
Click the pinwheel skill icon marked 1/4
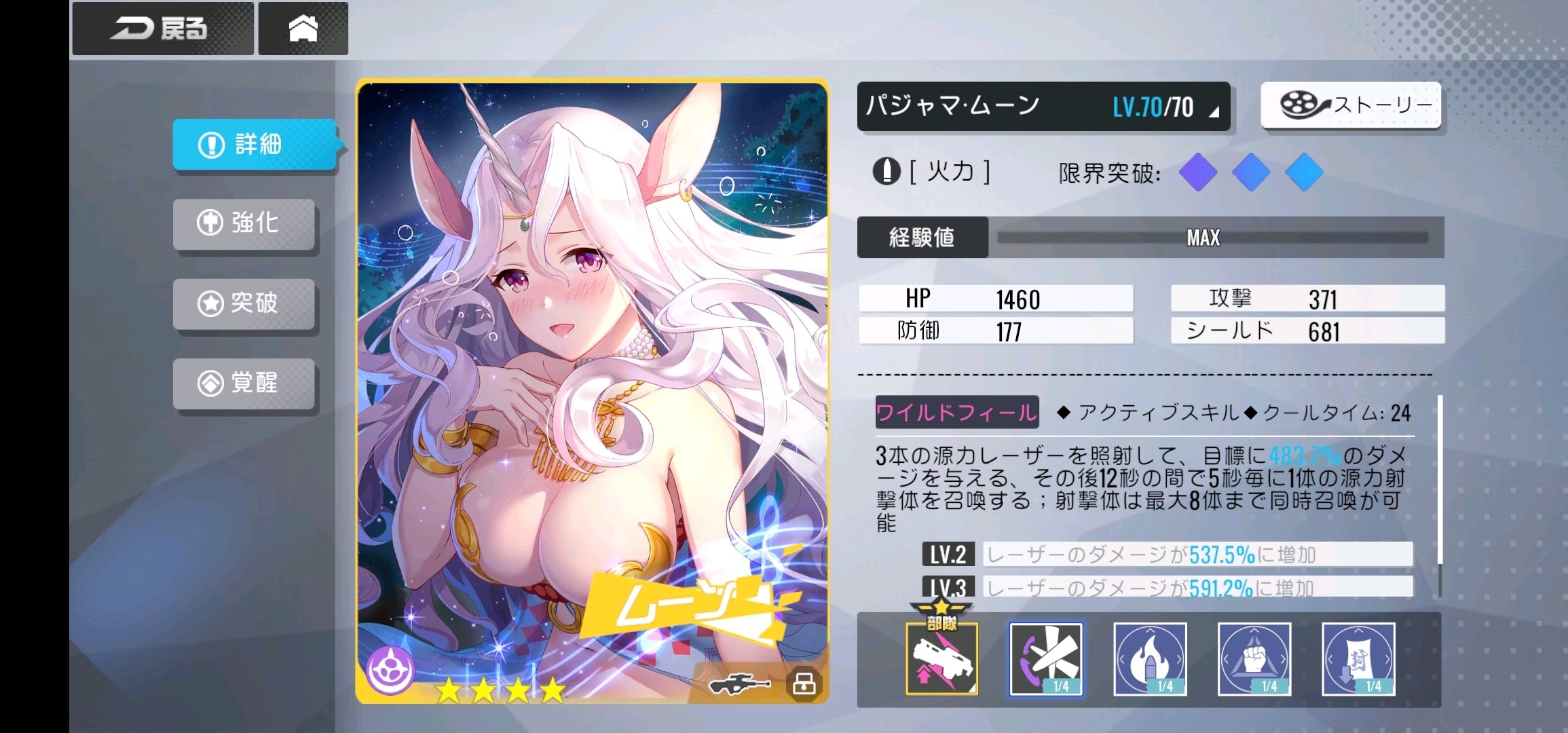tap(1047, 660)
